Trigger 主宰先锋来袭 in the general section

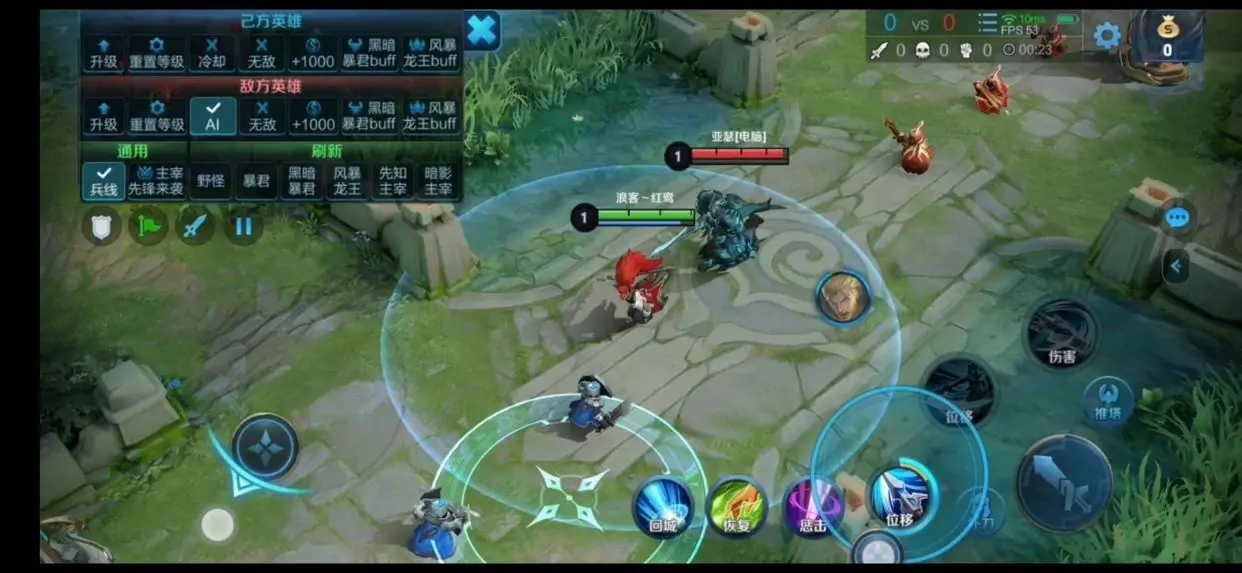tap(157, 181)
